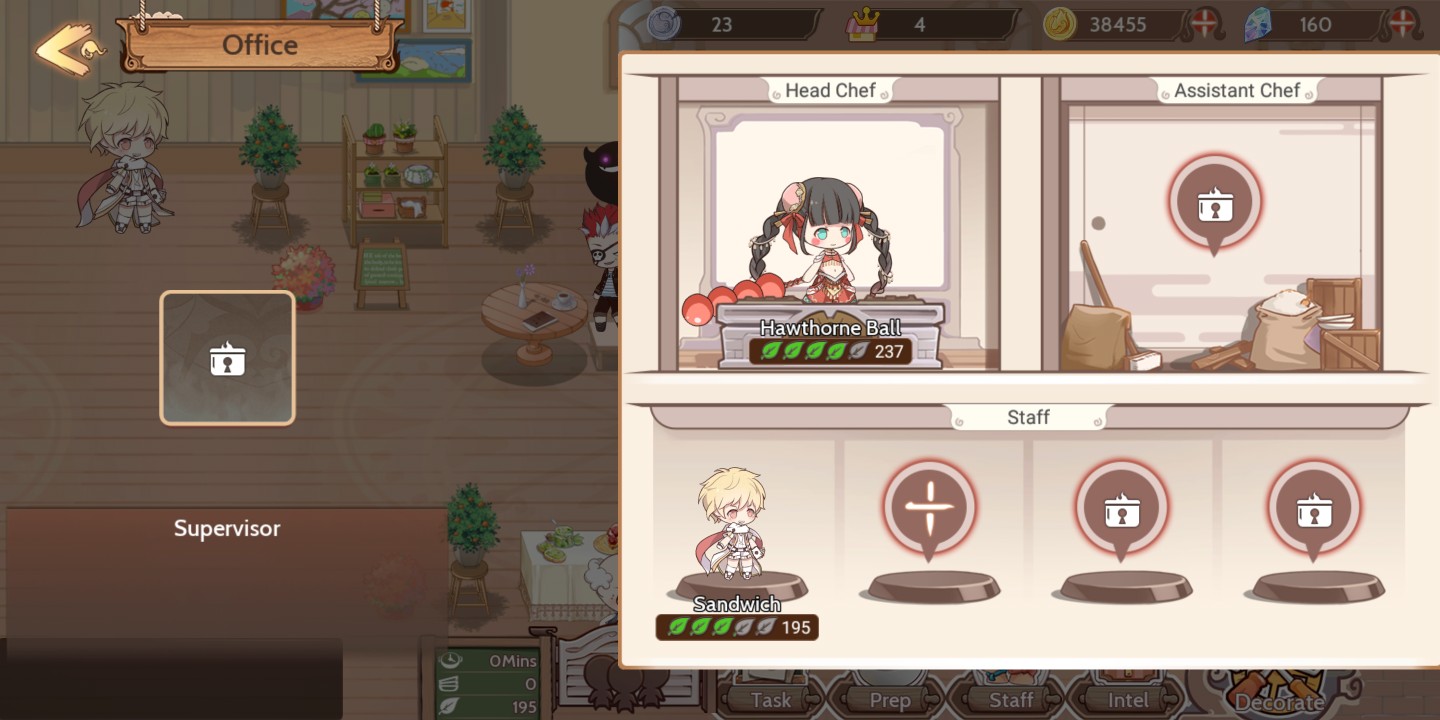Open the Intel menu at the bottom
Image resolution: width=1440 pixels, height=720 pixels.
pos(1130,699)
